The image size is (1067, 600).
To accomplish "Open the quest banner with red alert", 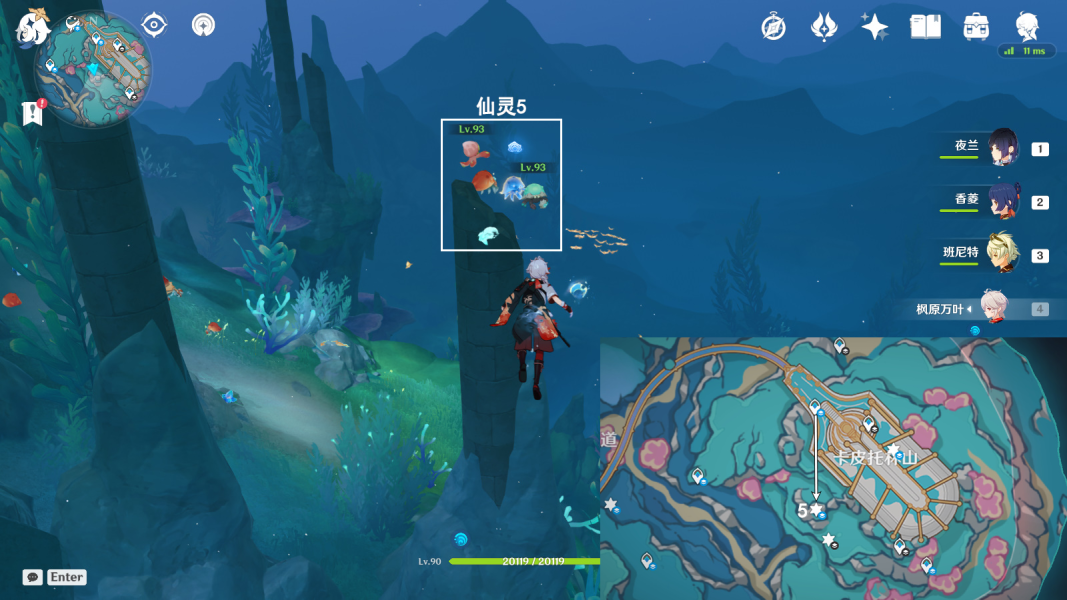I will 32,113.
